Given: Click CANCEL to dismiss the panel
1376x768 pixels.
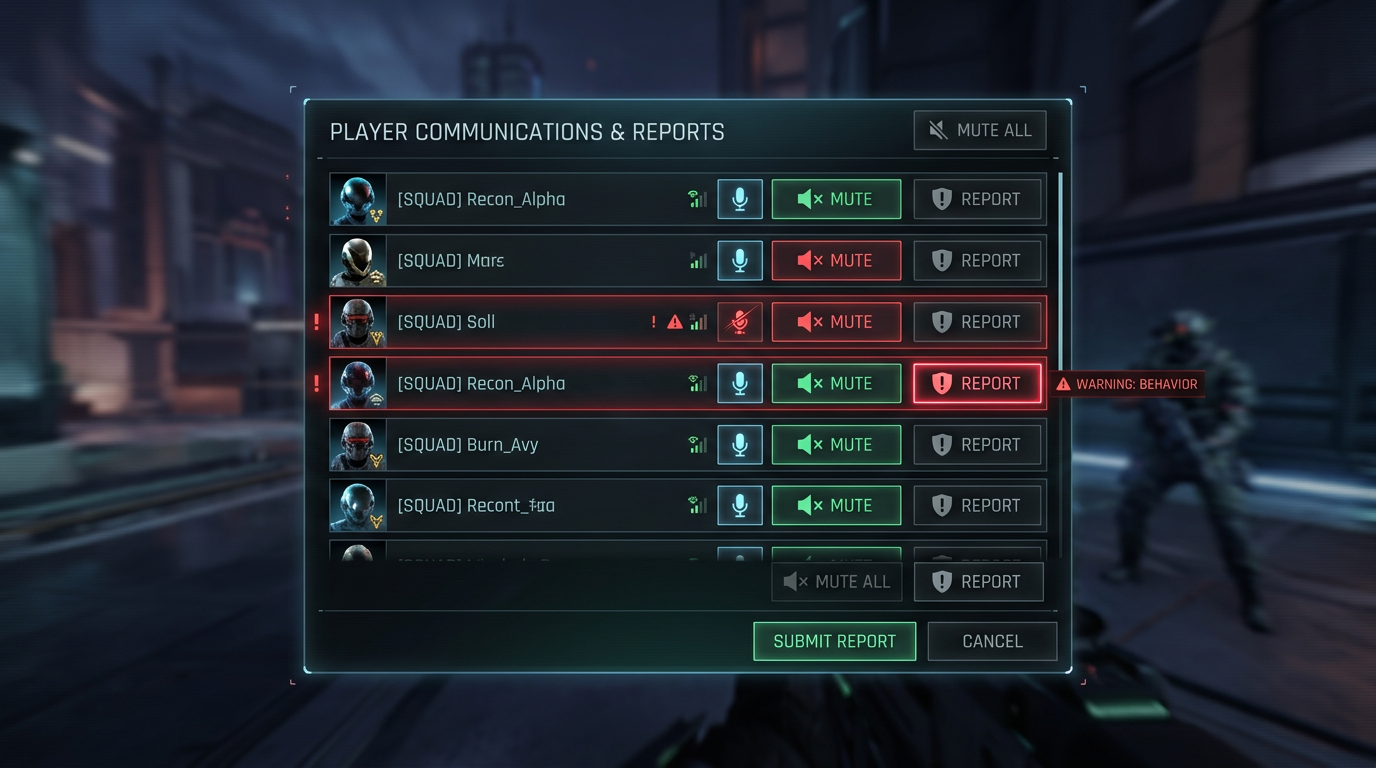Looking at the screenshot, I should tap(992, 641).
